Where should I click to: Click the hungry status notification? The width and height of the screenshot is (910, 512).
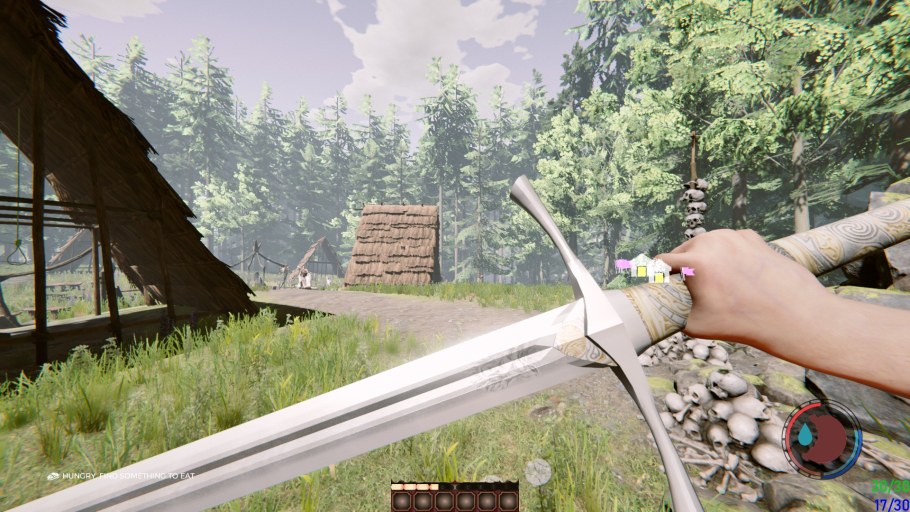[120, 476]
